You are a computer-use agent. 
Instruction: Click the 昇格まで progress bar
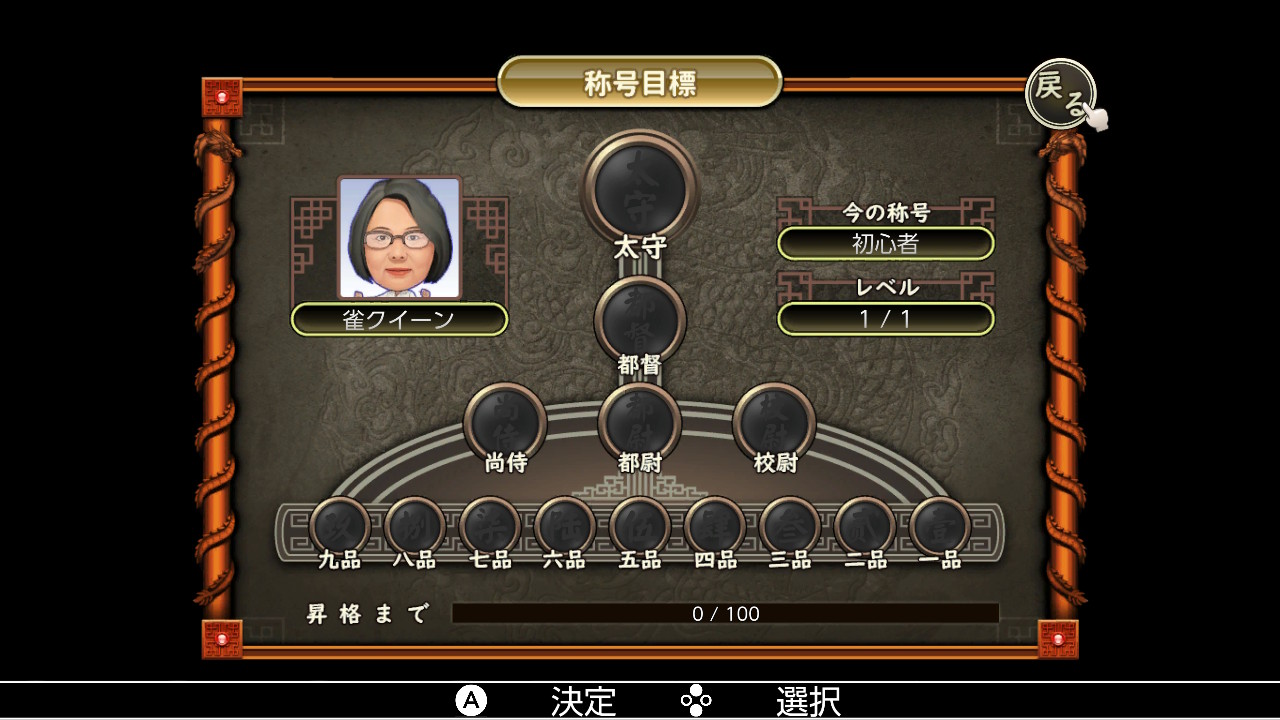(x=727, y=614)
